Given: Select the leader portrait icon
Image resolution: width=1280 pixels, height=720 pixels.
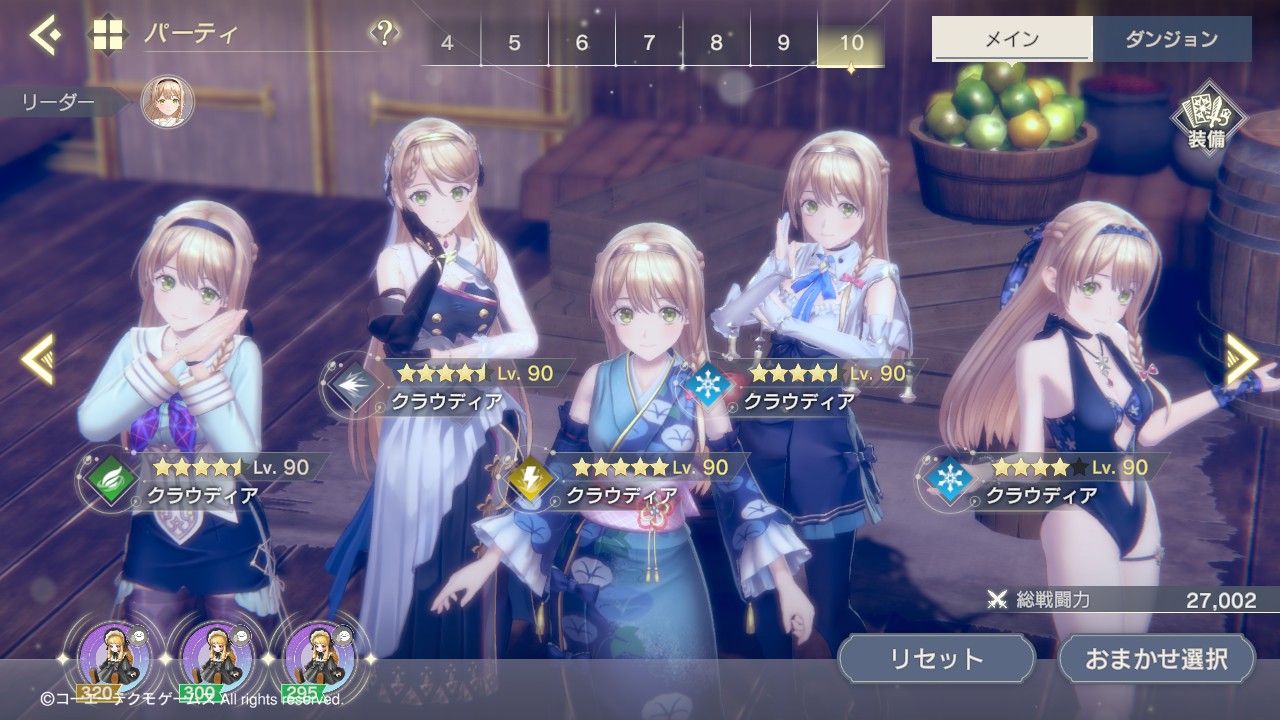Looking at the screenshot, I should (x=167, y=101).
